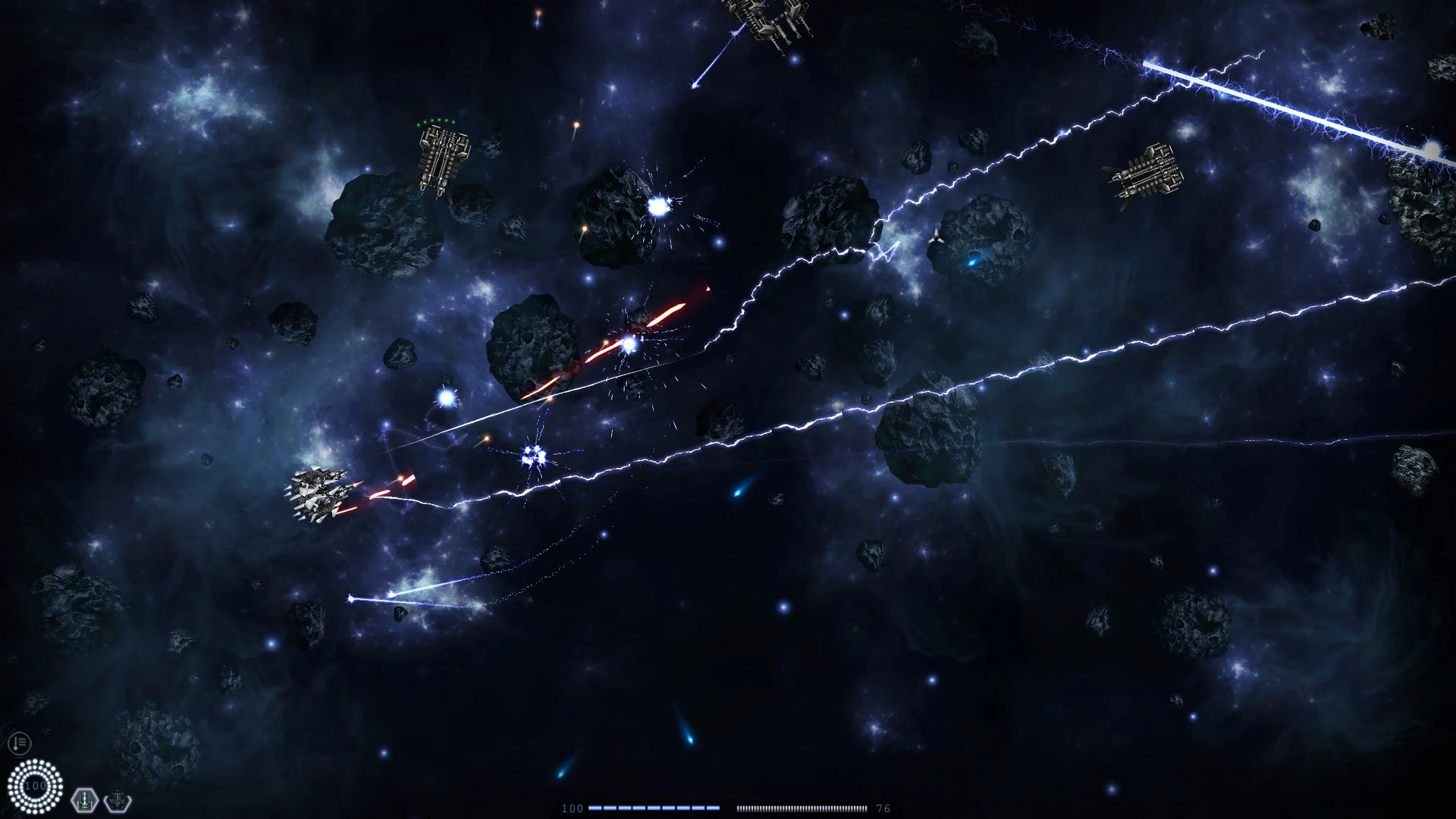This screenshot has height=819, width=1456.
Task: Click the blue health bar labeled 100
Action: 654,808
